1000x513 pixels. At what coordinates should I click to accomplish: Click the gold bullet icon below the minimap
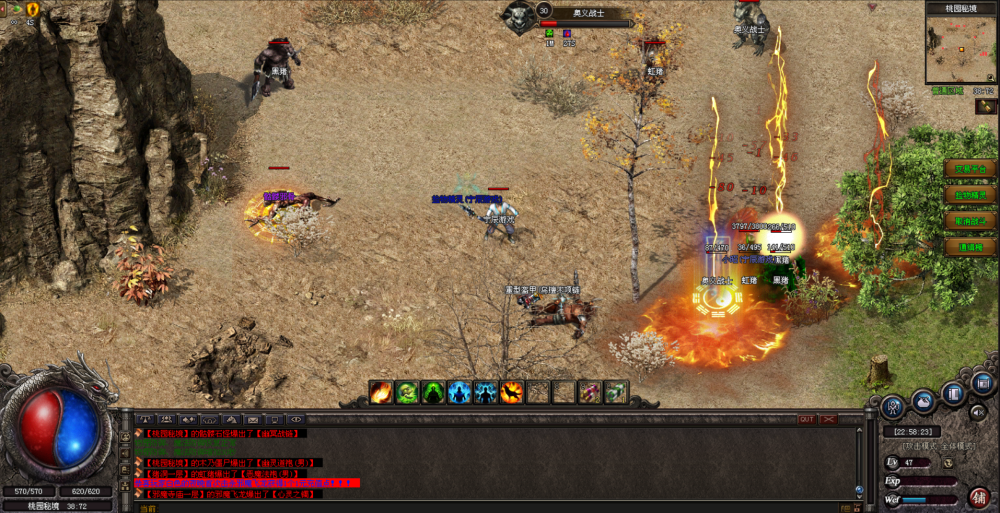[x=985, y=106]
